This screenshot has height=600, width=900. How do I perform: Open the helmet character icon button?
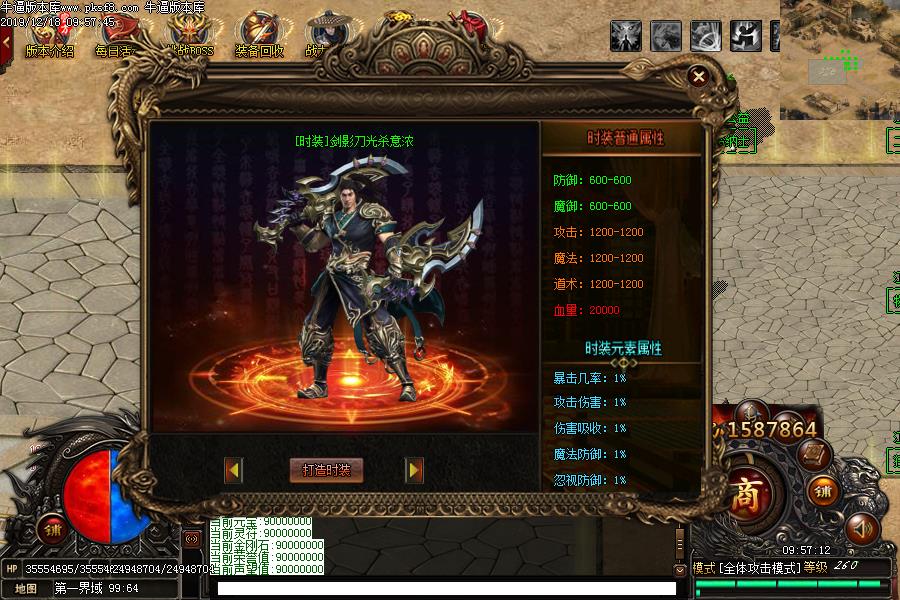pos(752,413)
